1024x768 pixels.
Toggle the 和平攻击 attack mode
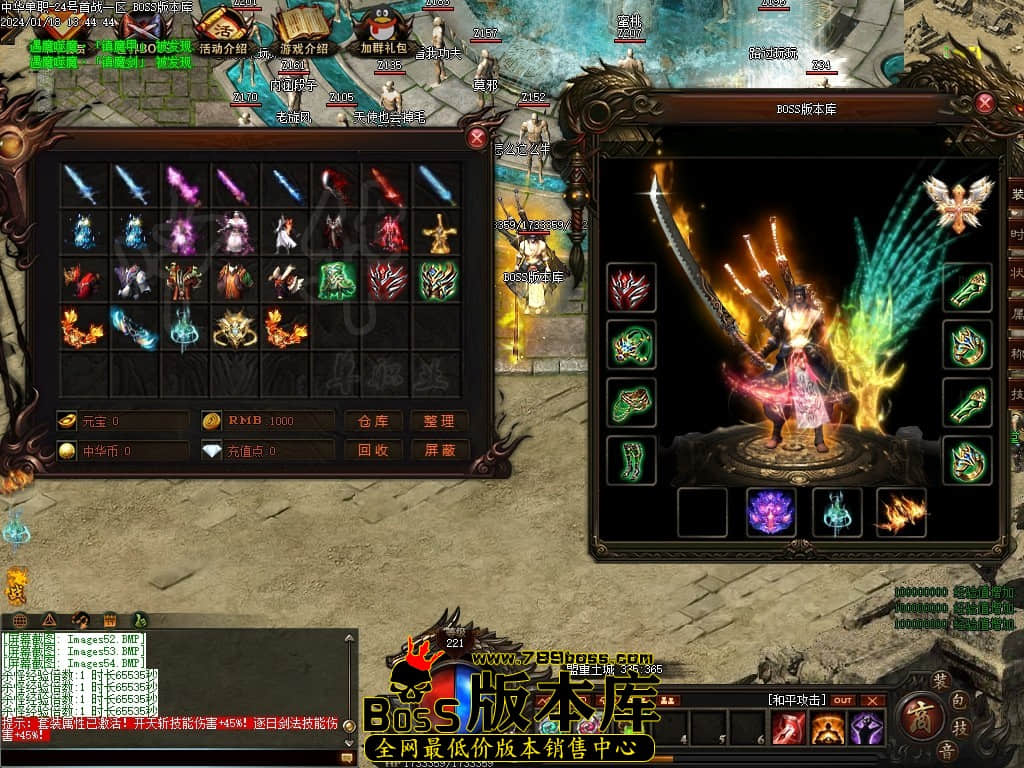click(x=797, y=700)
